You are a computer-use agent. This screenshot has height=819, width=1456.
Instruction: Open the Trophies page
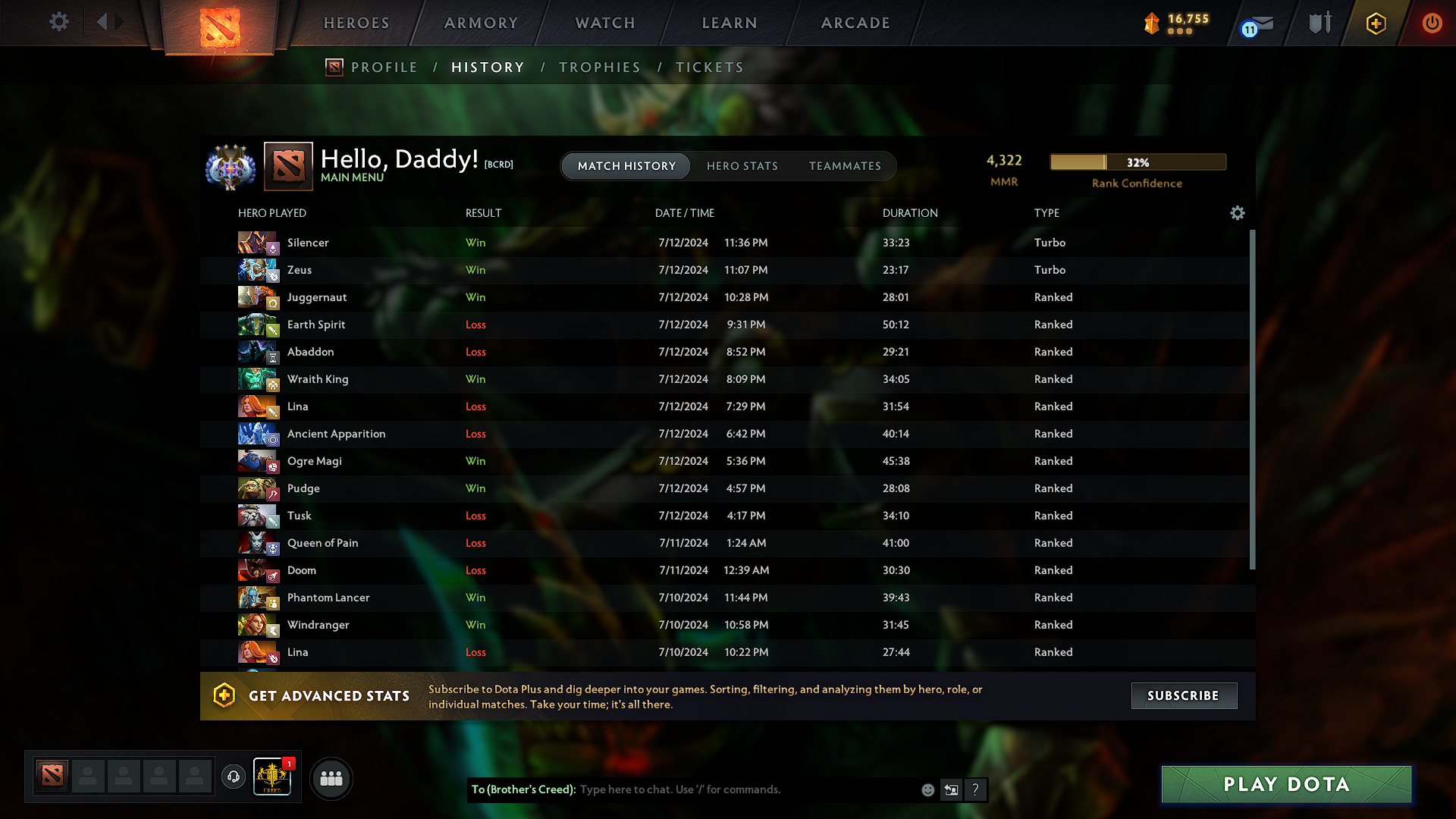pos(599,67)
